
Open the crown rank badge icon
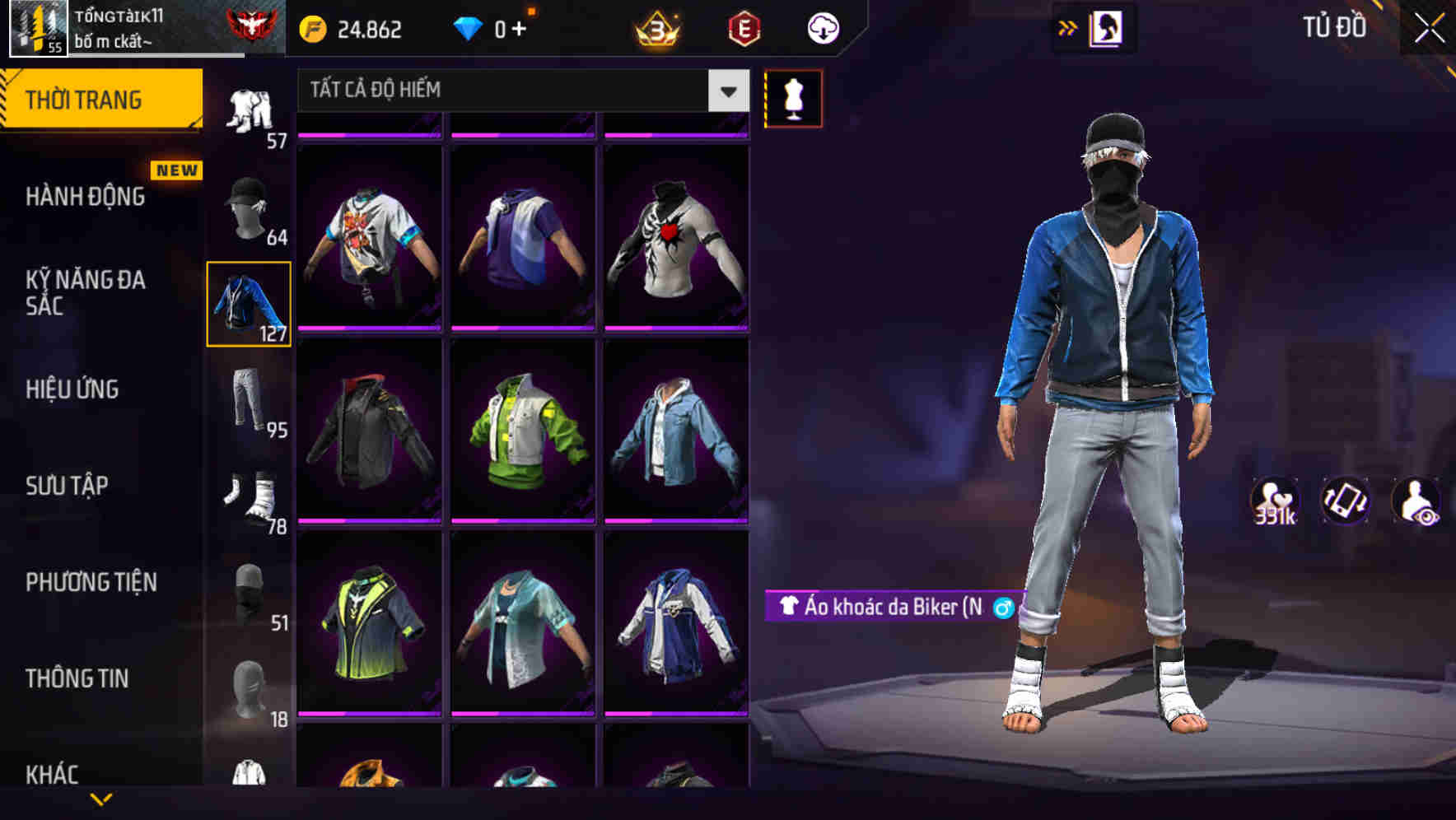[x=655, y=27]
